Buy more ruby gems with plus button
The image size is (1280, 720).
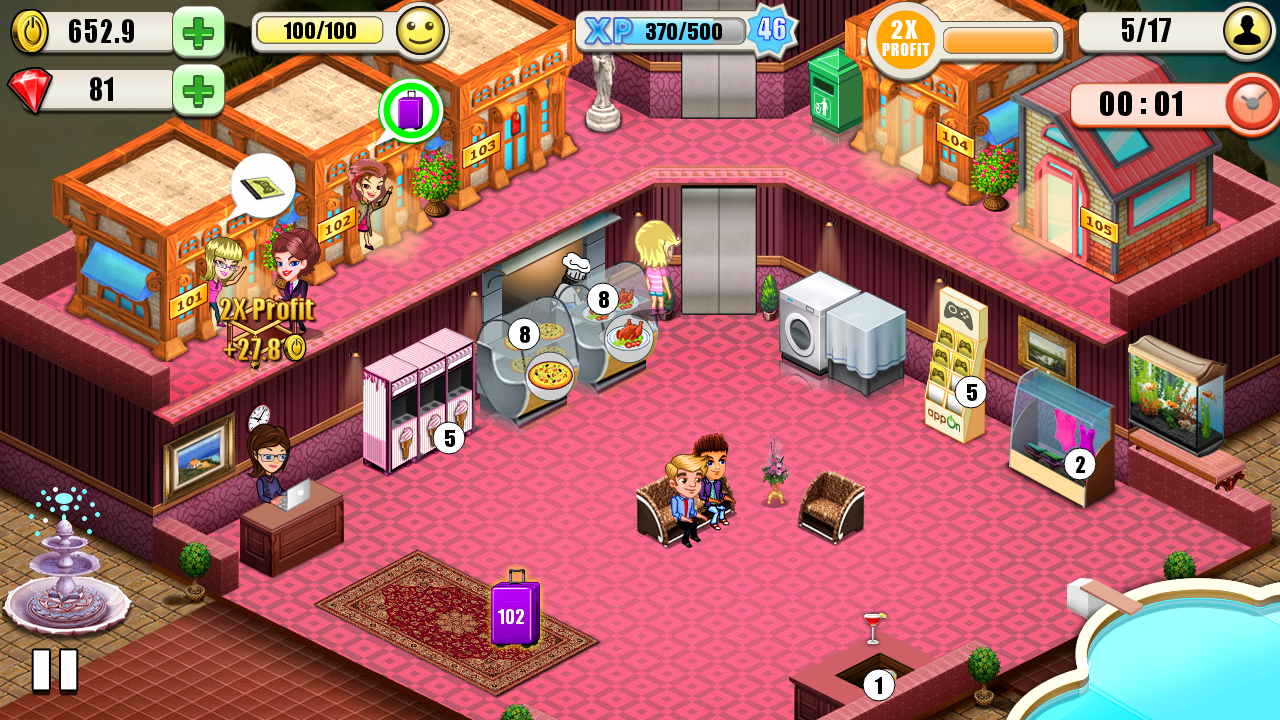pyautogui.click(x=198, y=90)
